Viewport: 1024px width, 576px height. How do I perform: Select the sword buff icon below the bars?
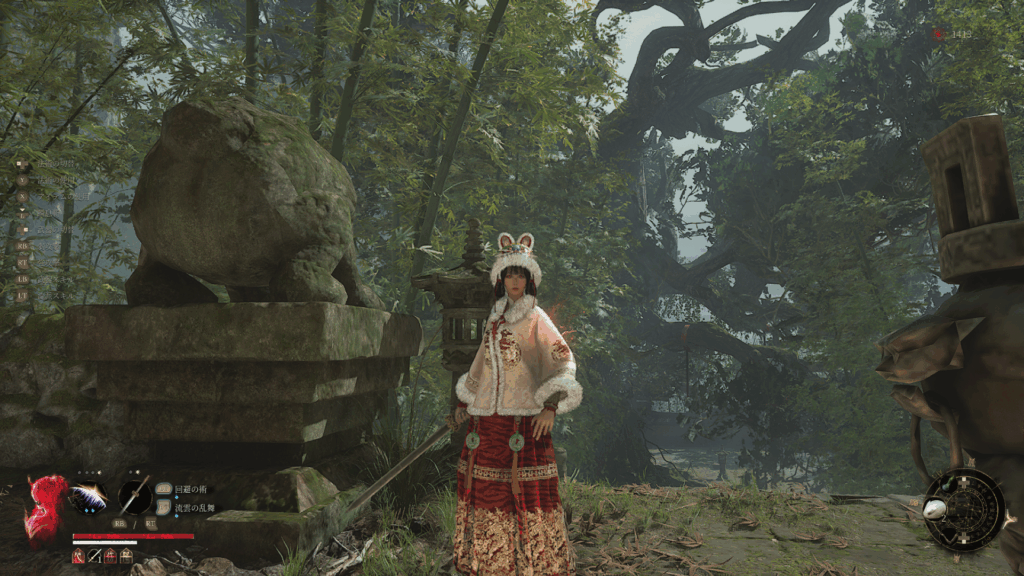tap(94, 556)
